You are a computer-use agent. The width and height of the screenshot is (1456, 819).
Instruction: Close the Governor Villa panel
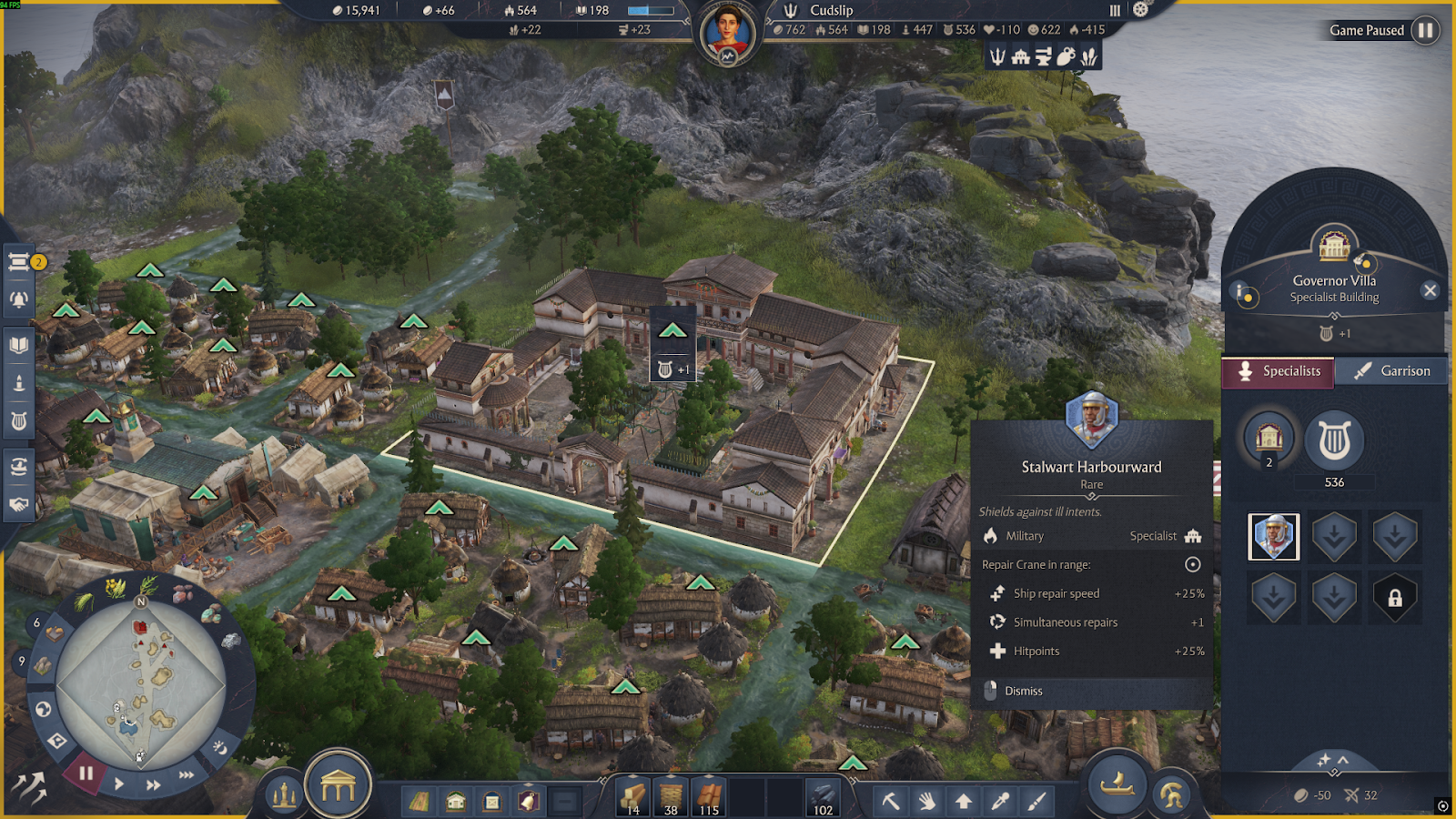pyautogui.click(x=1430, y=290)
